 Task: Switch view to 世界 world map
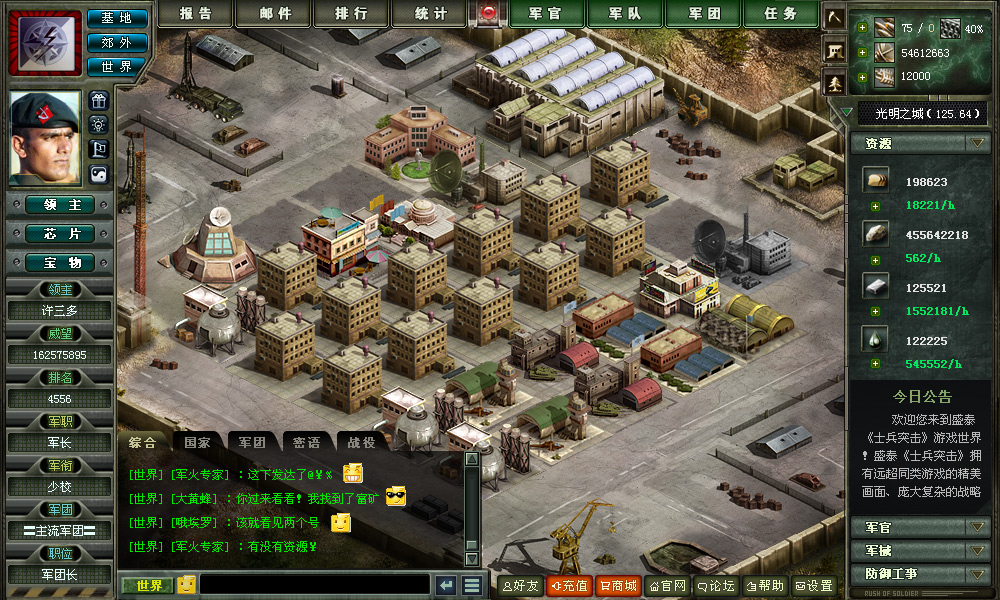click(x=117, y=66)
